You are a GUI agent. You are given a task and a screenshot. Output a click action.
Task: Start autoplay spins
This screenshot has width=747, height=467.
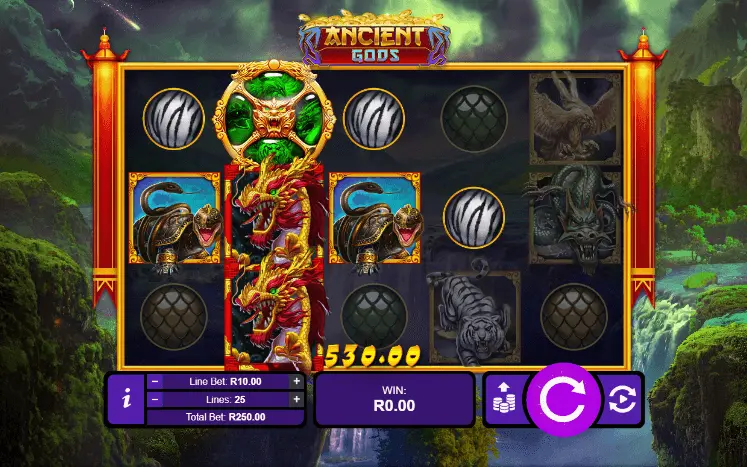click(620, 400)
